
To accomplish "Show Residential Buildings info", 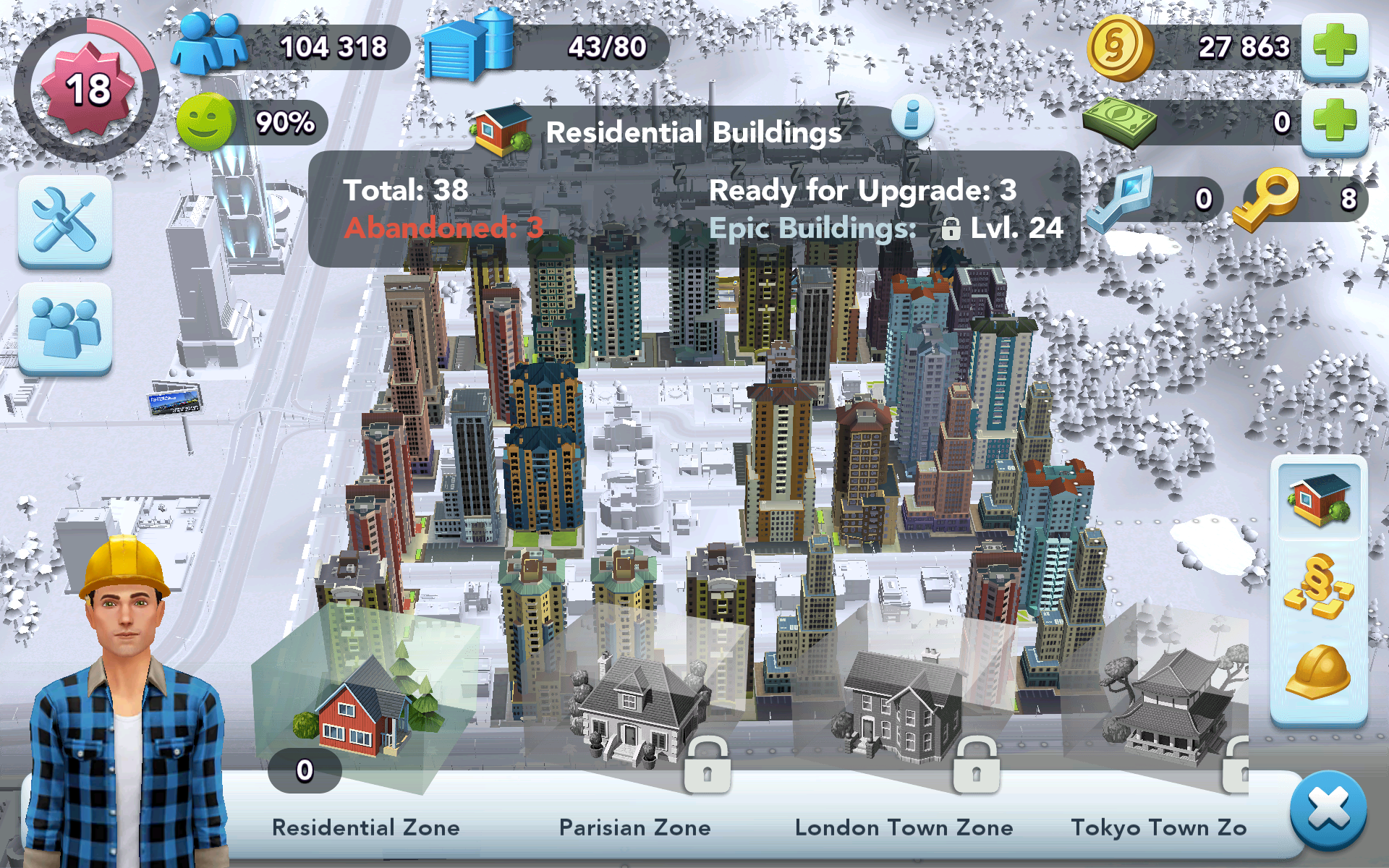I will pyautogui.click(x=912, y=116).
